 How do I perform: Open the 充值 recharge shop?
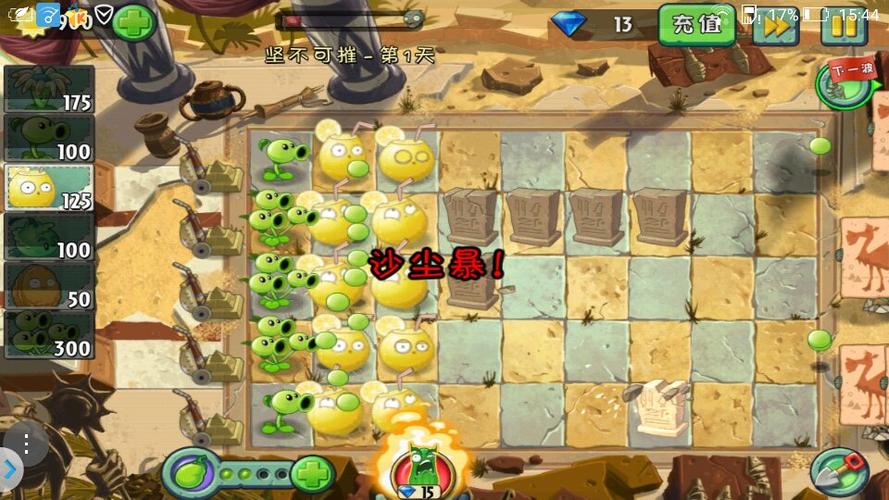point(696,24)
